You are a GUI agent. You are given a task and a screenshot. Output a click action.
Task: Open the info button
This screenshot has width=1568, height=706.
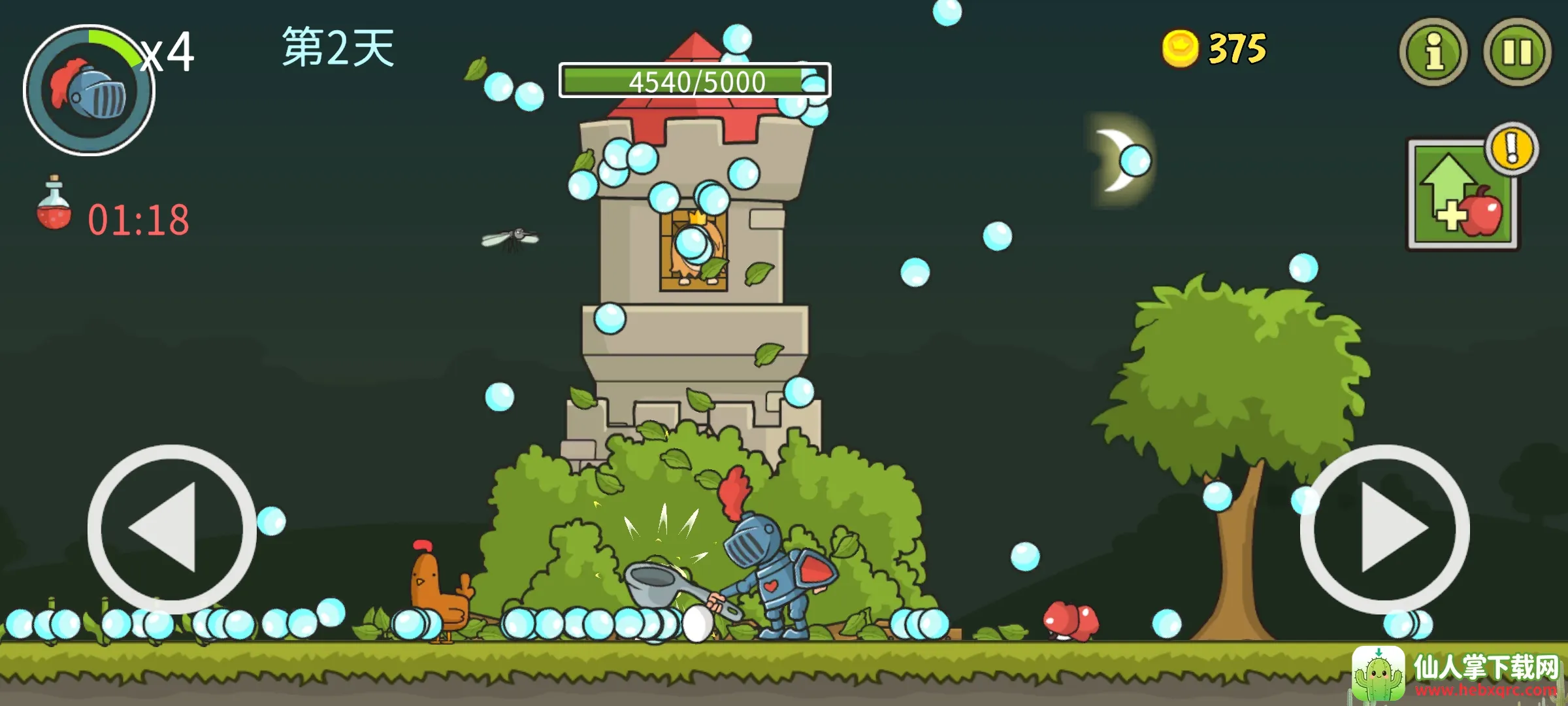point(1433,52)
